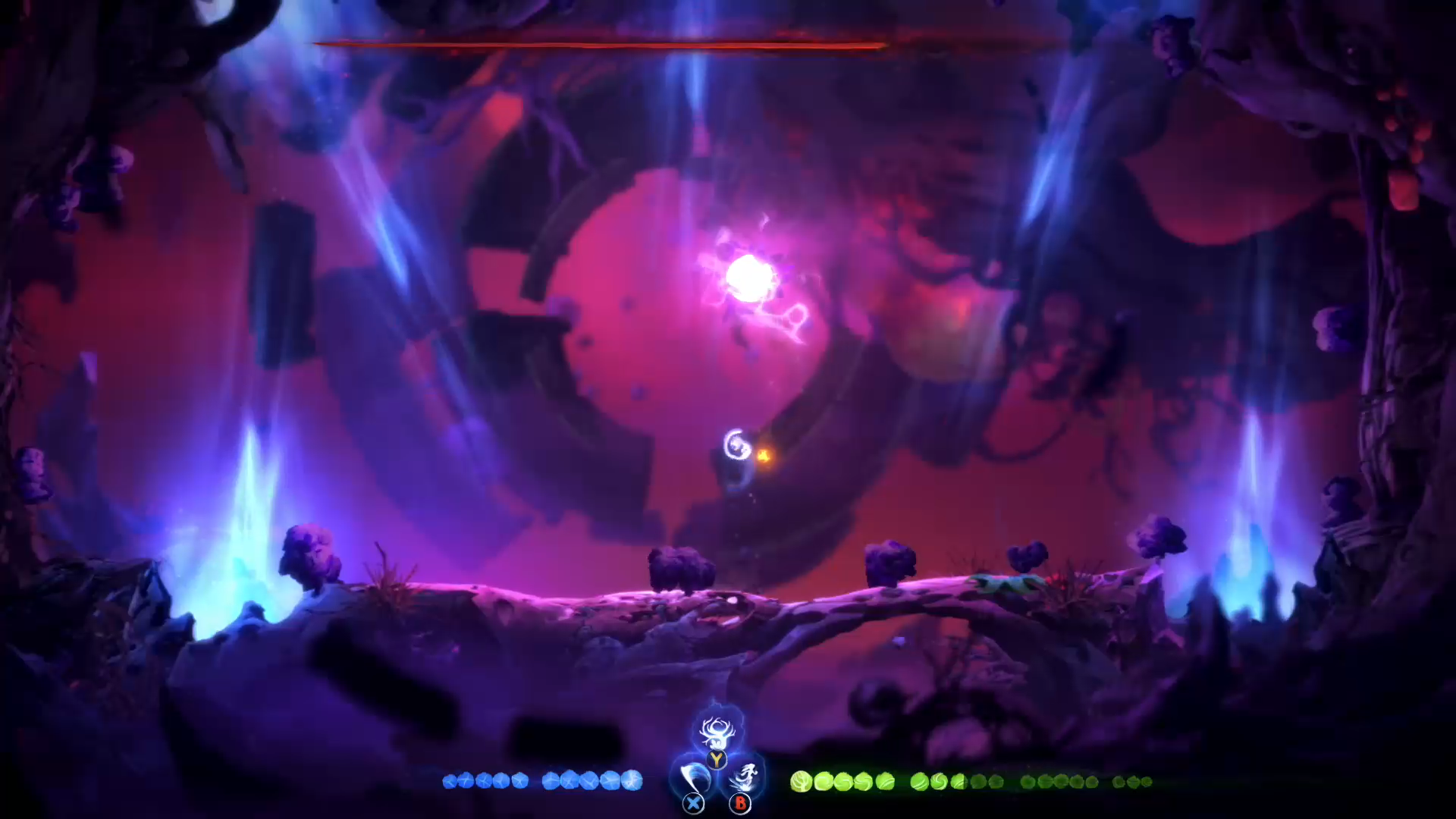The image size is (1456, 819).
Task: Click the leftmost blue energy cell
Action: [449, 781]
